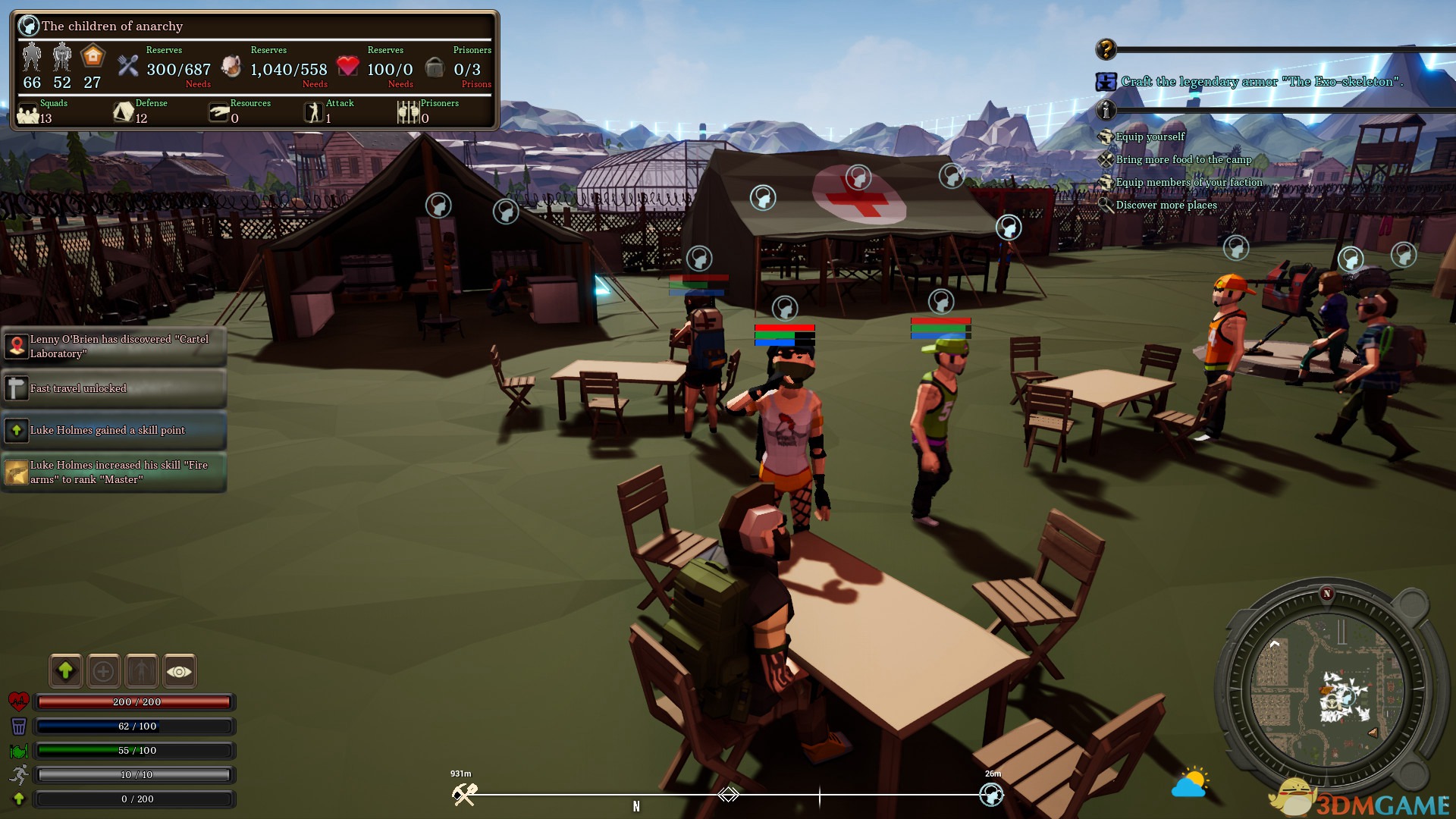Select Equip members of your faction objective

tap(1188, 182)
